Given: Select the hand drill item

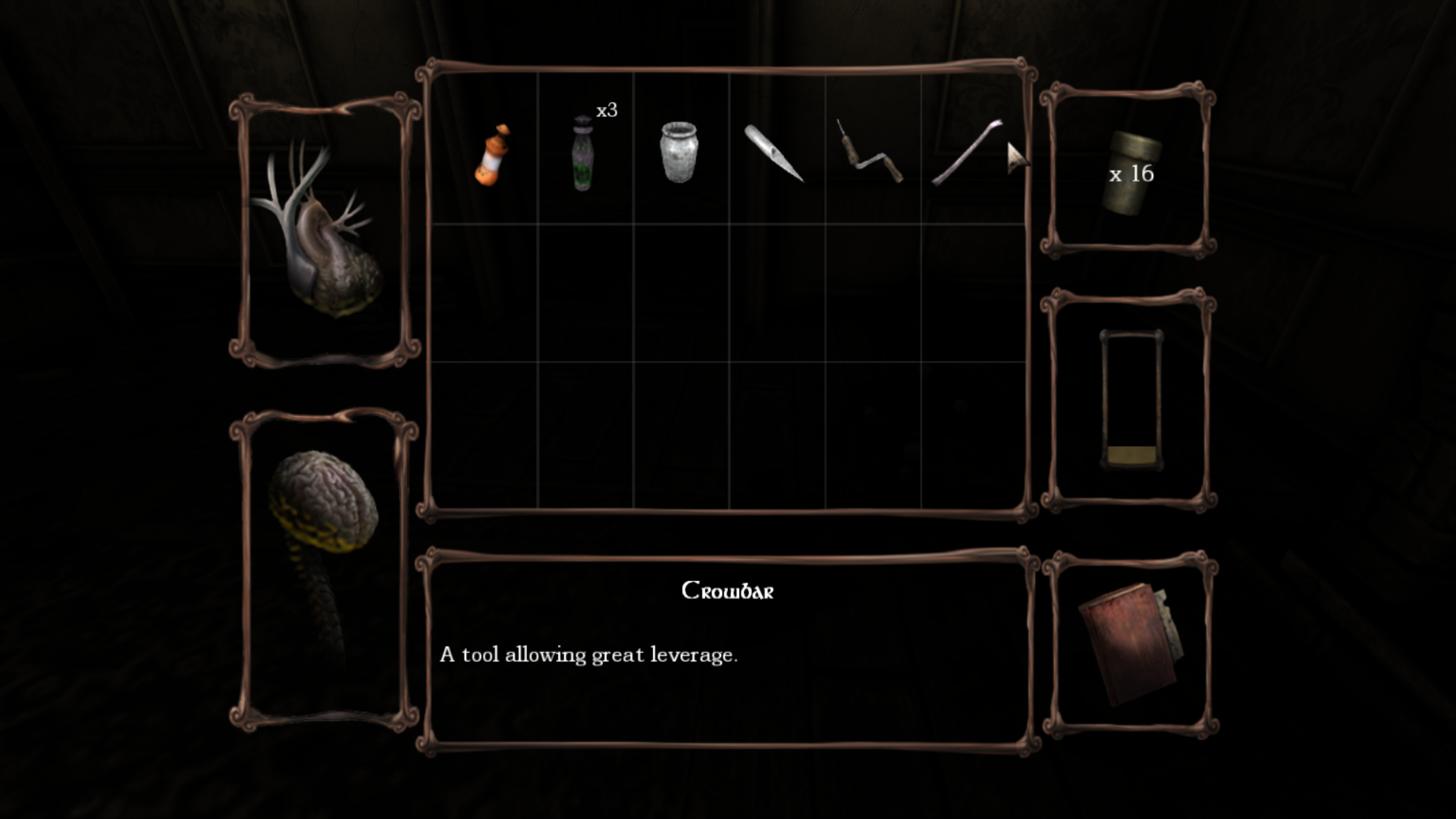Looking at the screenshot, I should tap(871, 152).
